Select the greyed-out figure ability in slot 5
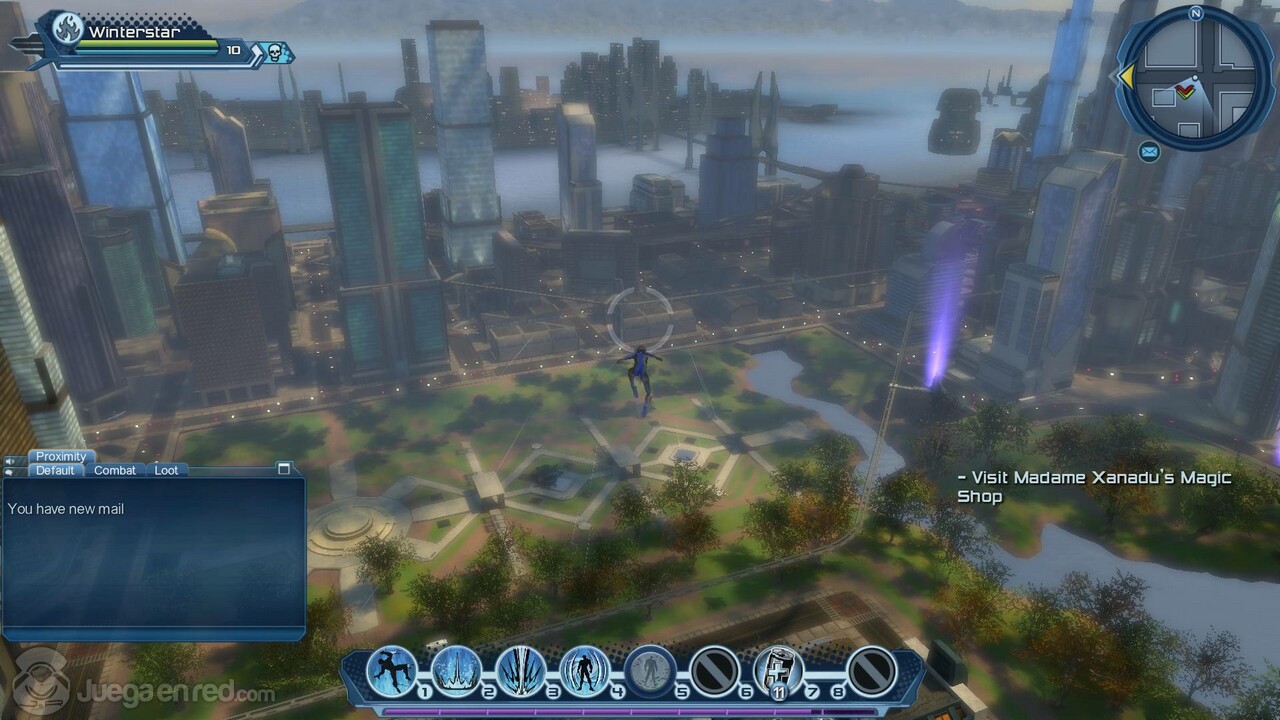This screenshot has height=720, width=1280. (x=649, y=670)
